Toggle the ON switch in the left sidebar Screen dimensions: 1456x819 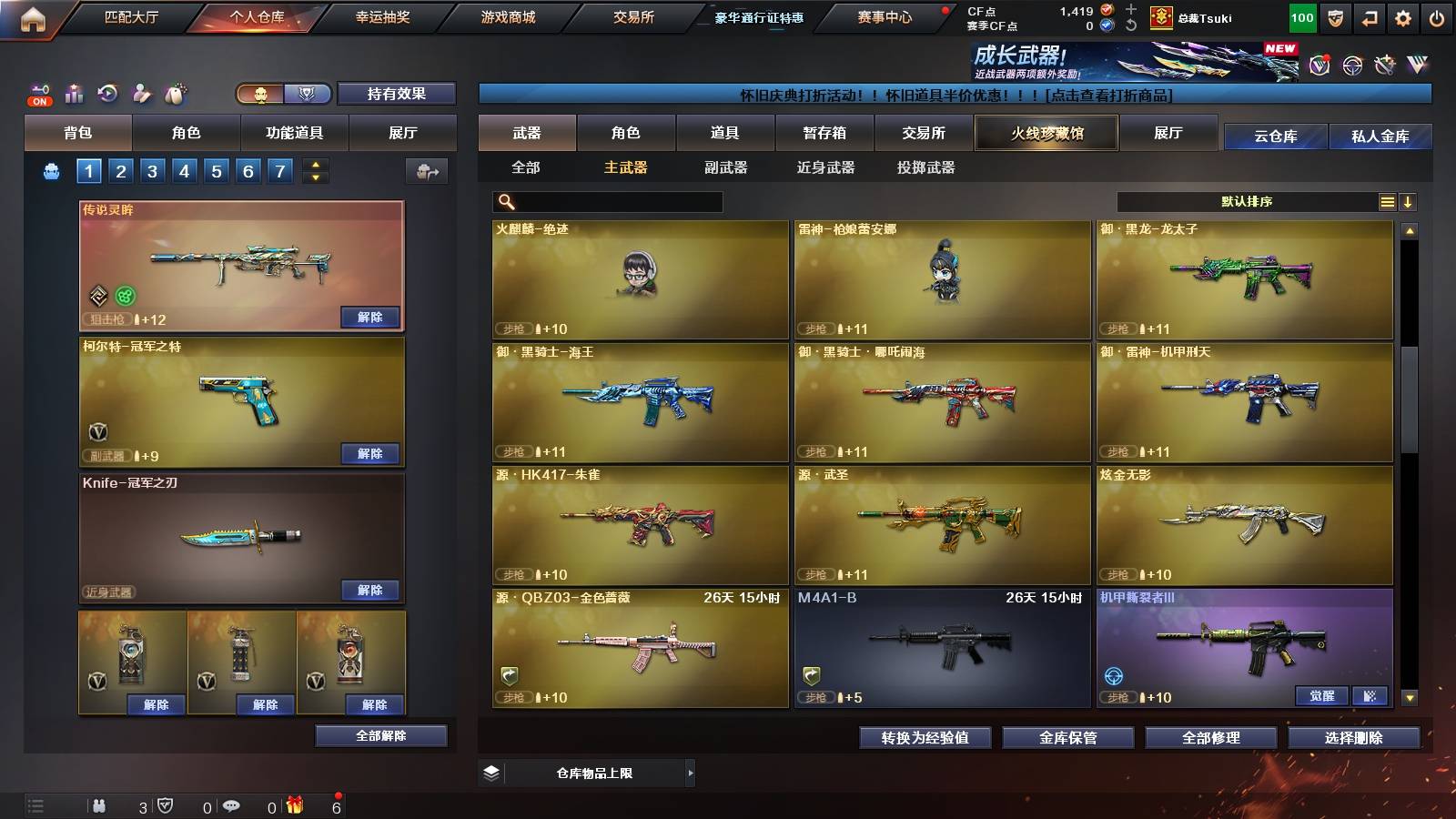click(38, 100)
